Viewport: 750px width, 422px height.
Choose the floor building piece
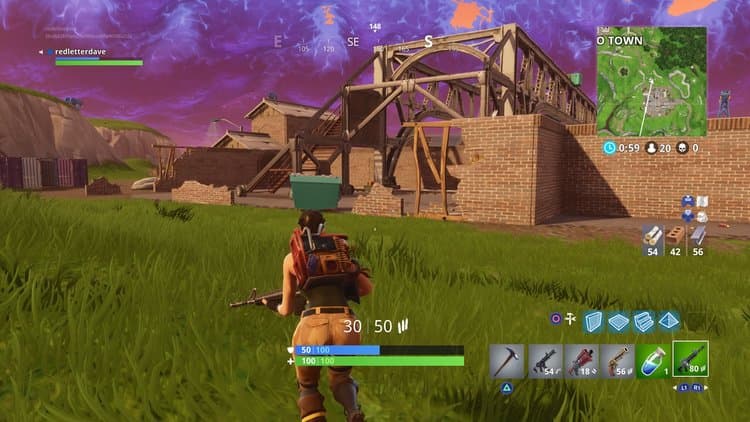(x=619, y=320)
